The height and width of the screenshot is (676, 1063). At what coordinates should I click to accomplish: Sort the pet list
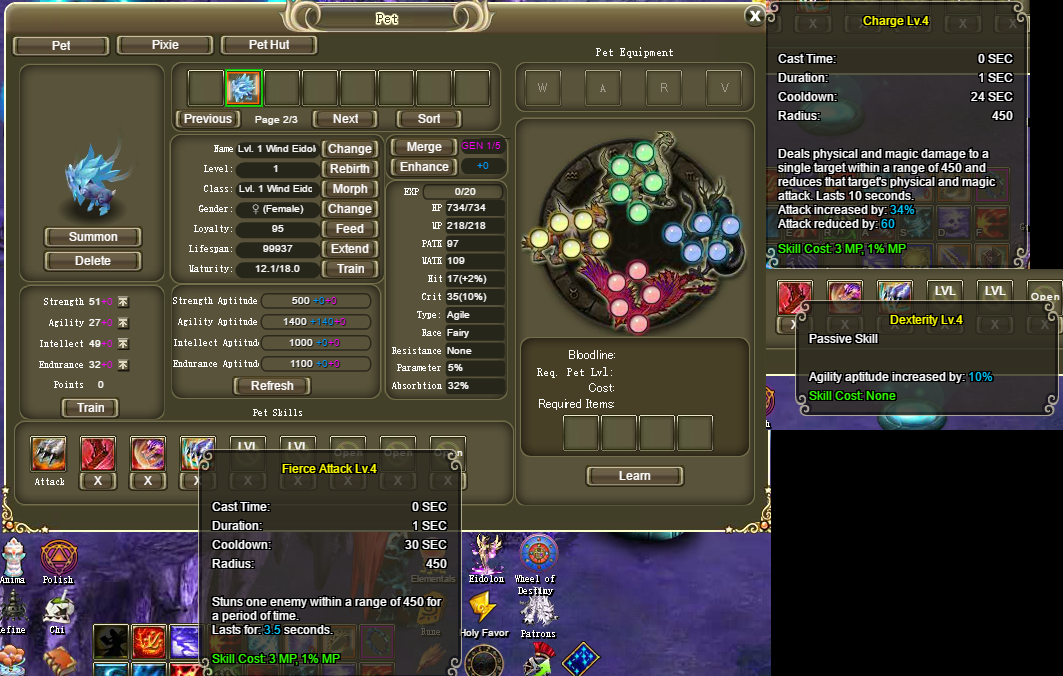429,119
